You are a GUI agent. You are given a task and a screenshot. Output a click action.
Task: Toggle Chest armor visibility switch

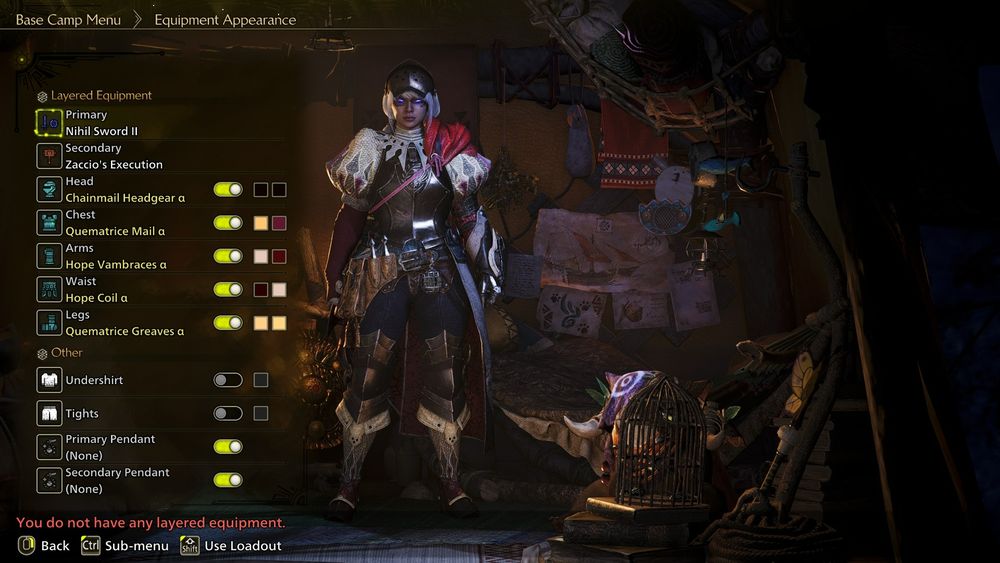(228, 223)
